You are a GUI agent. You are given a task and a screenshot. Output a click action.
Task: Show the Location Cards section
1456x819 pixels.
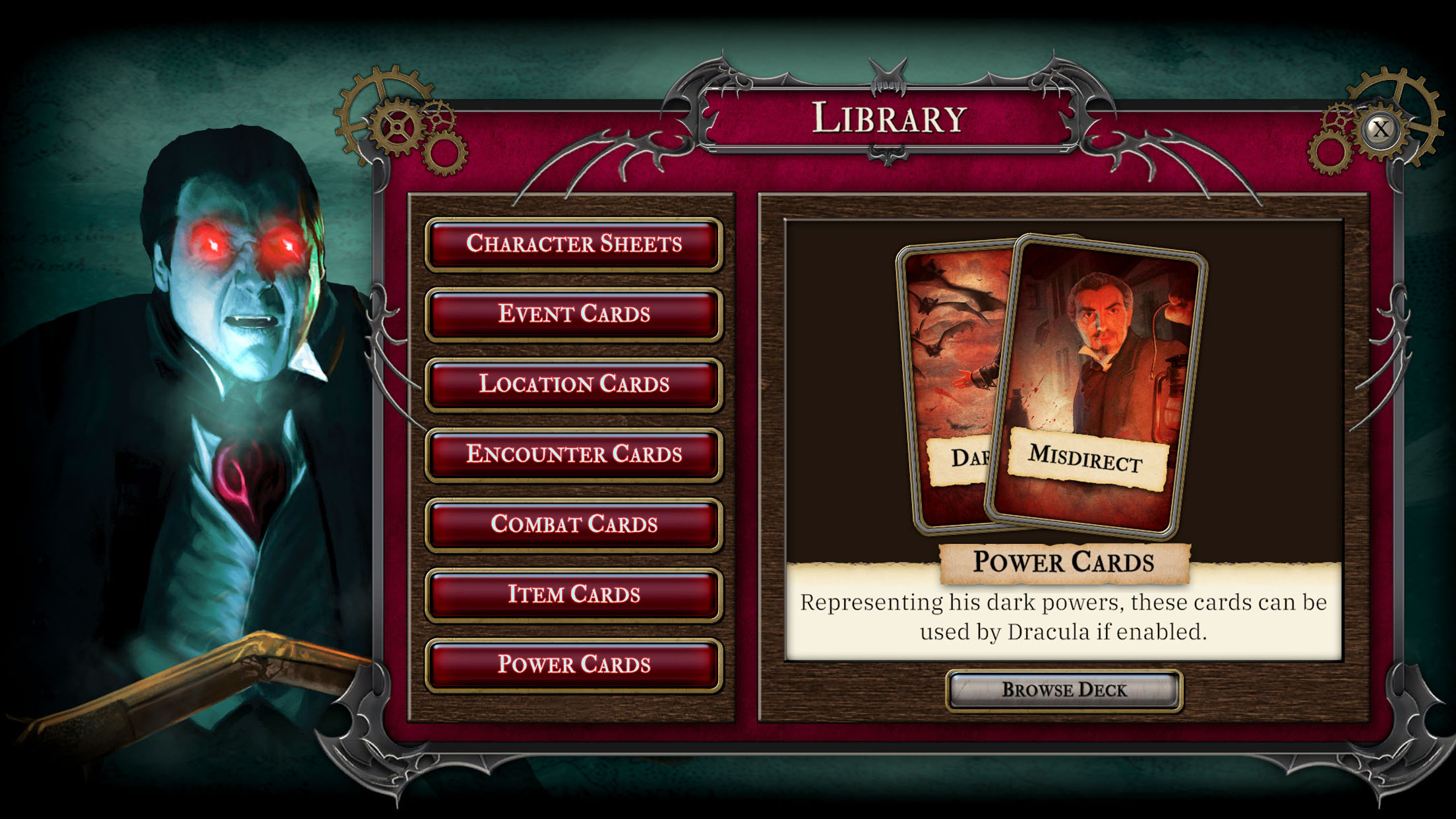(574, 384)
